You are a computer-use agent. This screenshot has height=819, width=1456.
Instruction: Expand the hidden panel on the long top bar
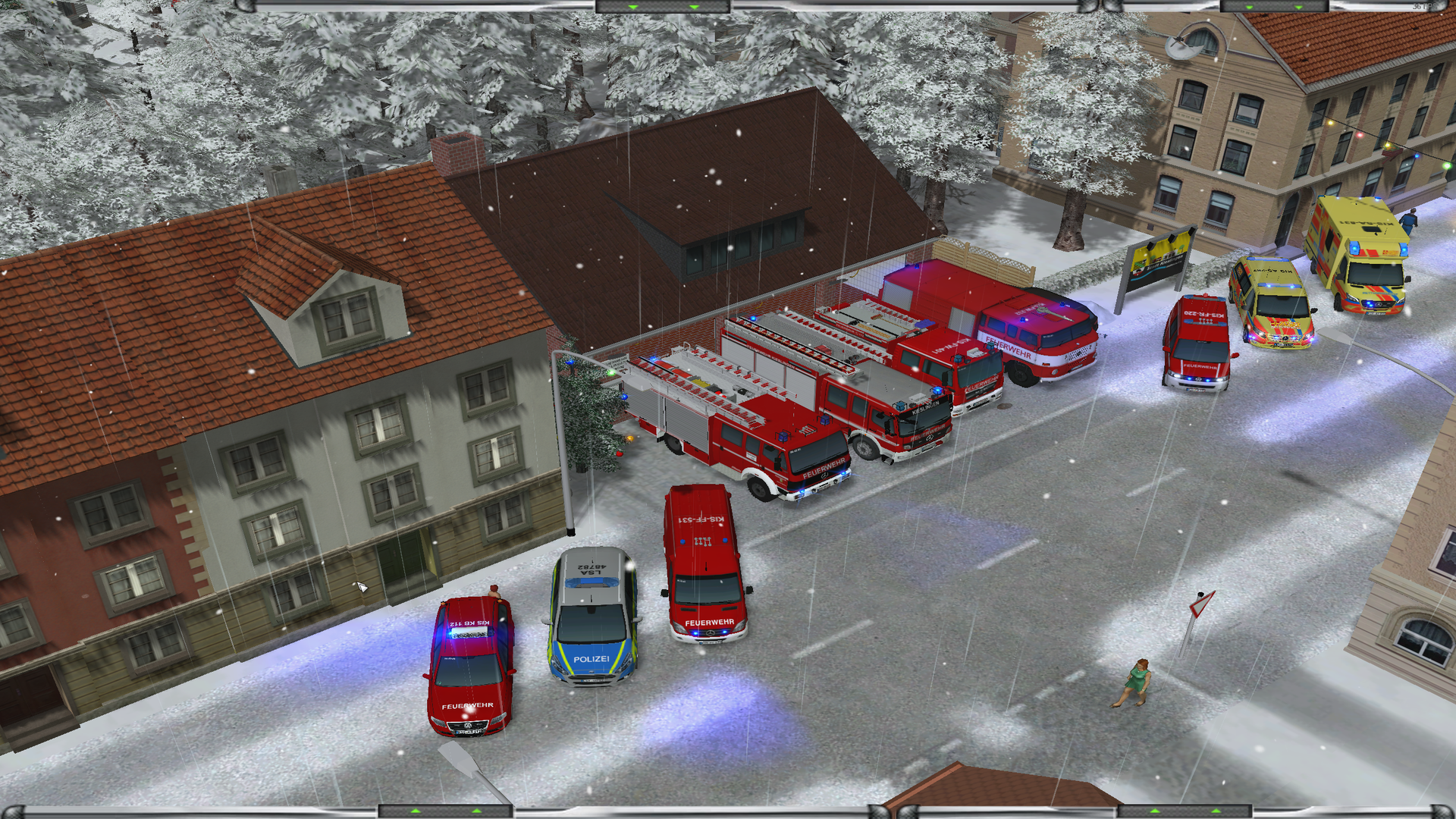pos(663,7)
